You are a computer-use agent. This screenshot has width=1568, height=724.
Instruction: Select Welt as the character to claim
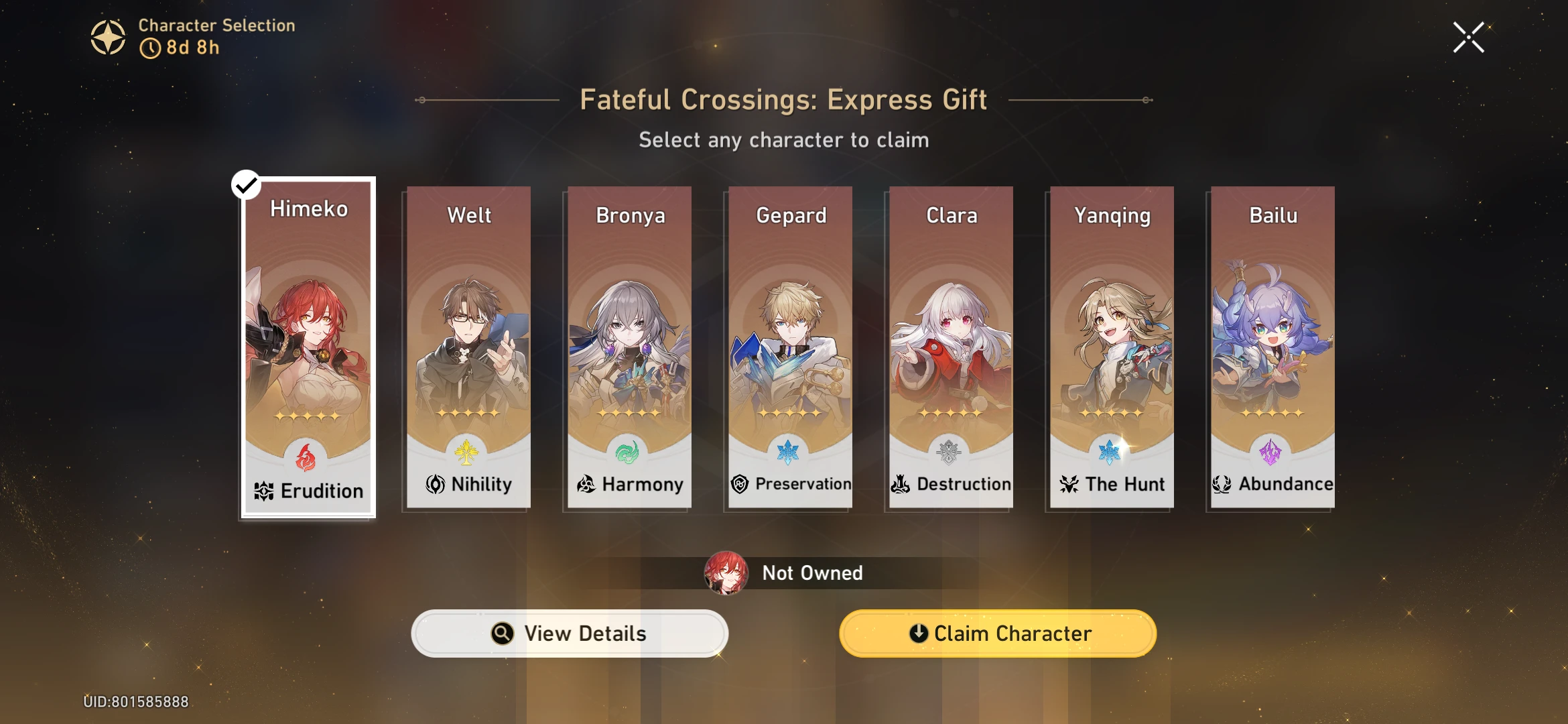[468, 335]
